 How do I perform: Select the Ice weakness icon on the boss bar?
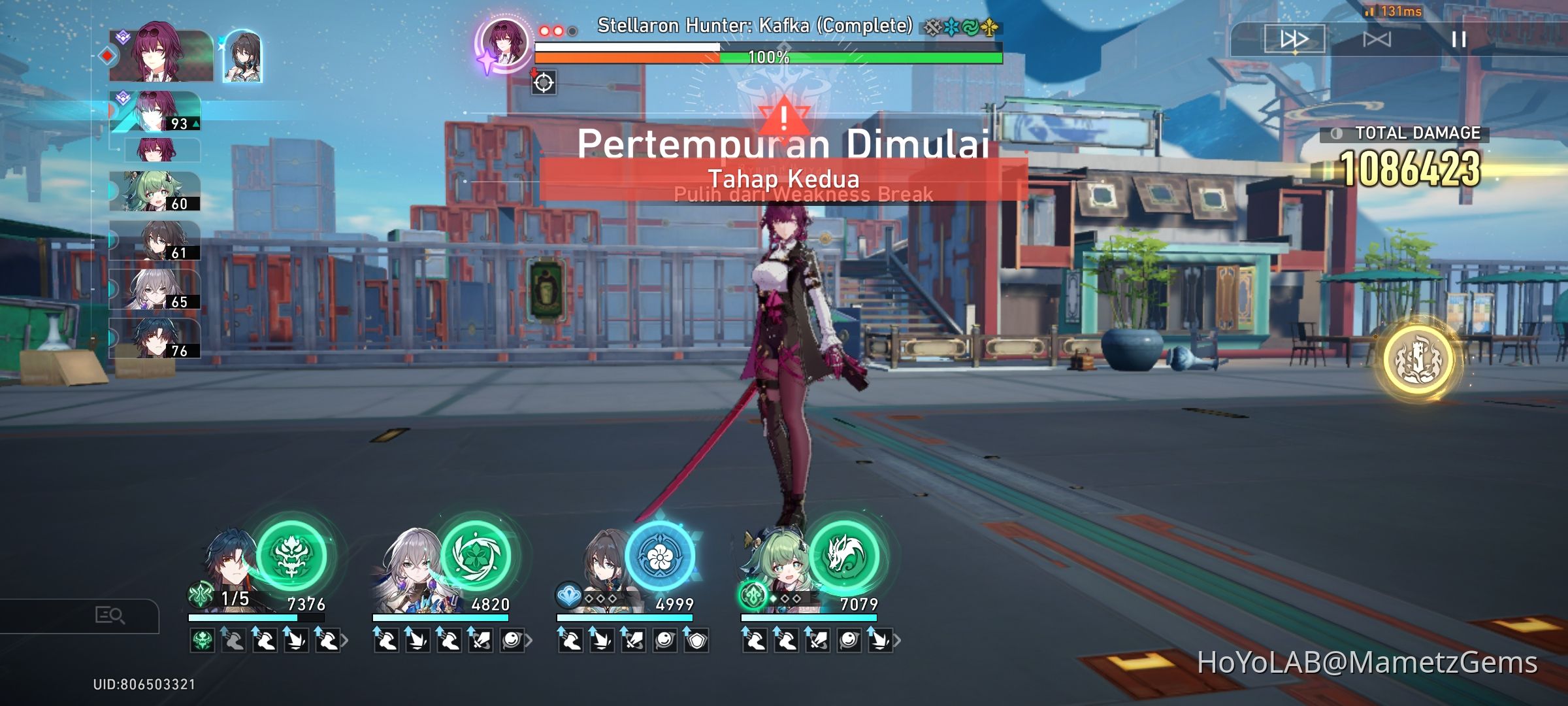click(952, 28)
